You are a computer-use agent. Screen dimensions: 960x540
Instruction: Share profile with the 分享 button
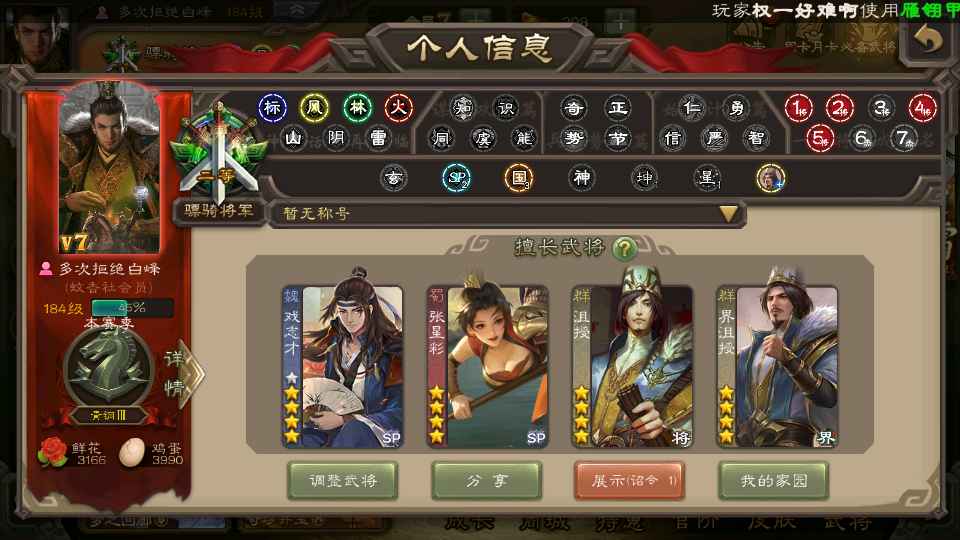click(486, 481)
